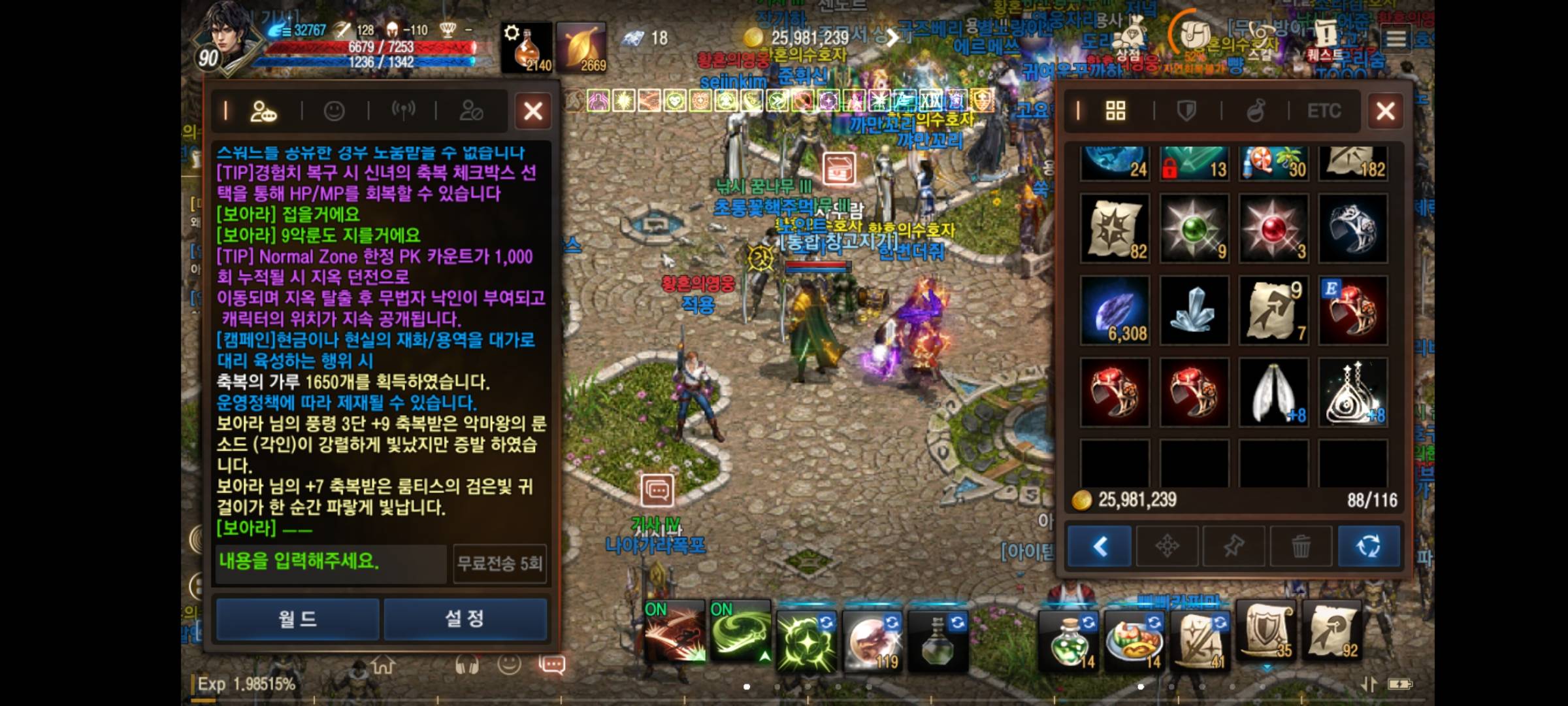Click the trash delete icon in inventory
Viewport: 1568px width, 706px height.
point(1302,546)
